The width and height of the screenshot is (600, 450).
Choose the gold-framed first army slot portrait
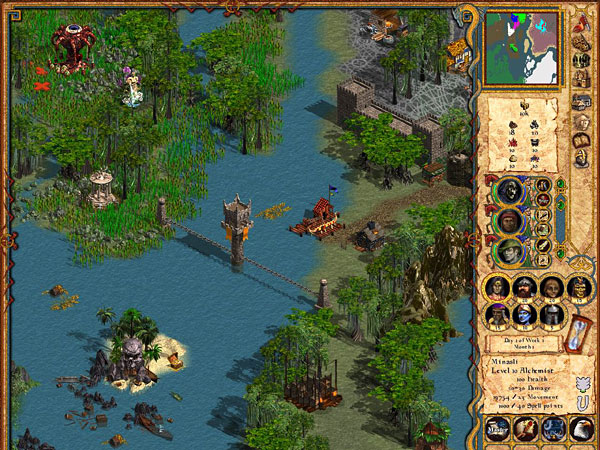point(497,288)
